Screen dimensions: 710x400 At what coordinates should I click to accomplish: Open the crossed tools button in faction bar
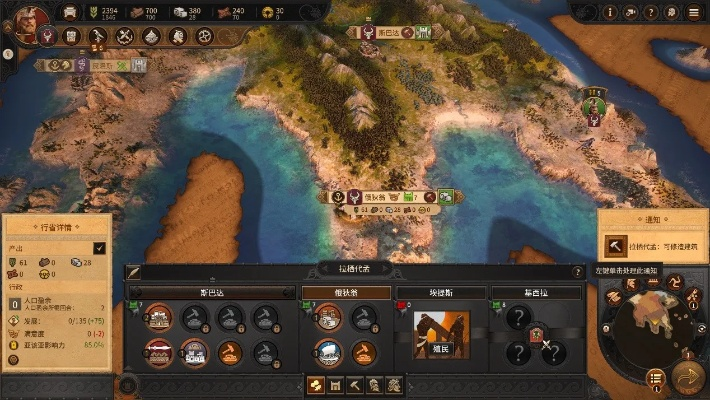click(x=125, y=36)
